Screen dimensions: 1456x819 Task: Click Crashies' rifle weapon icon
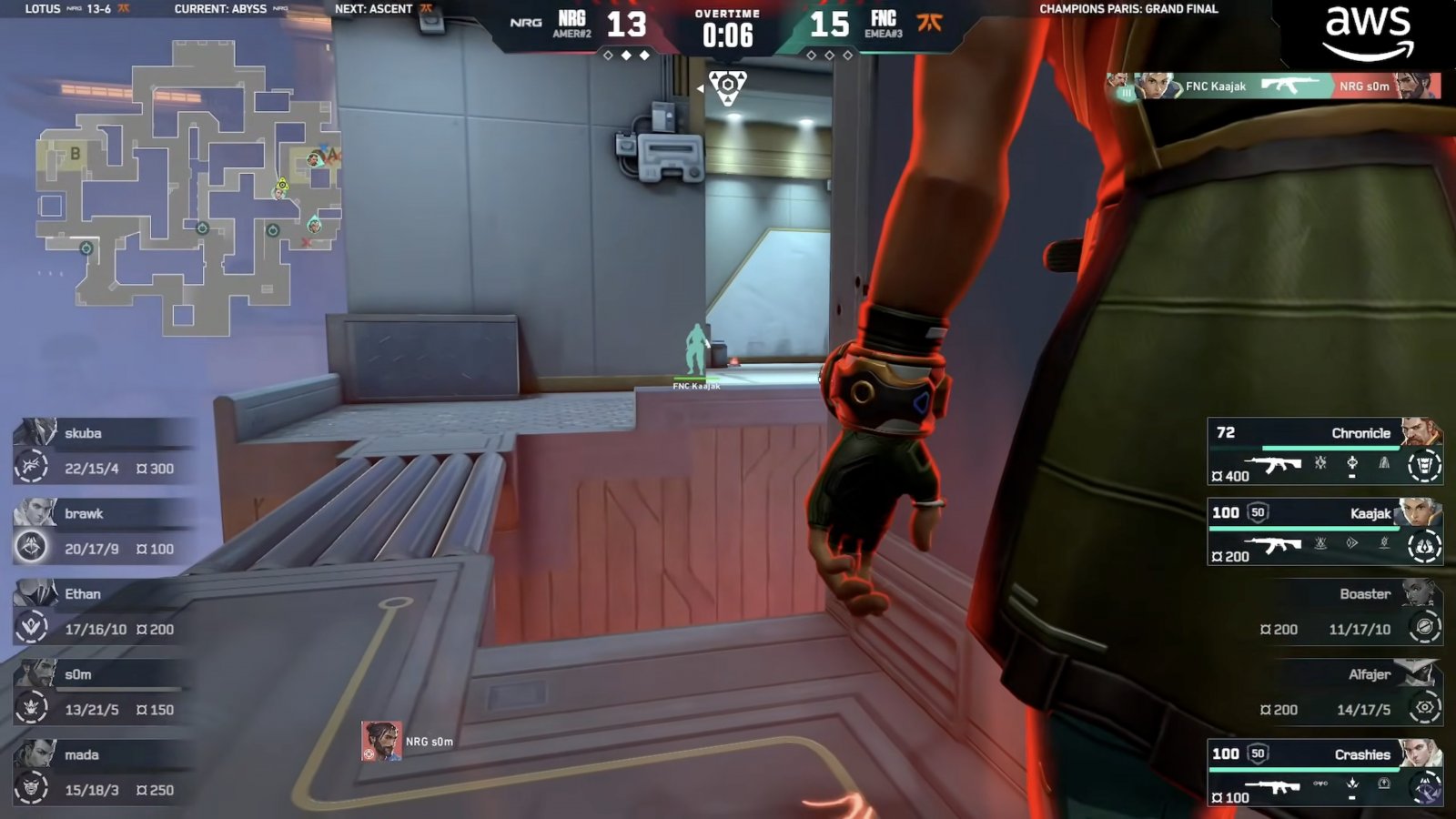coord(1271,787)
